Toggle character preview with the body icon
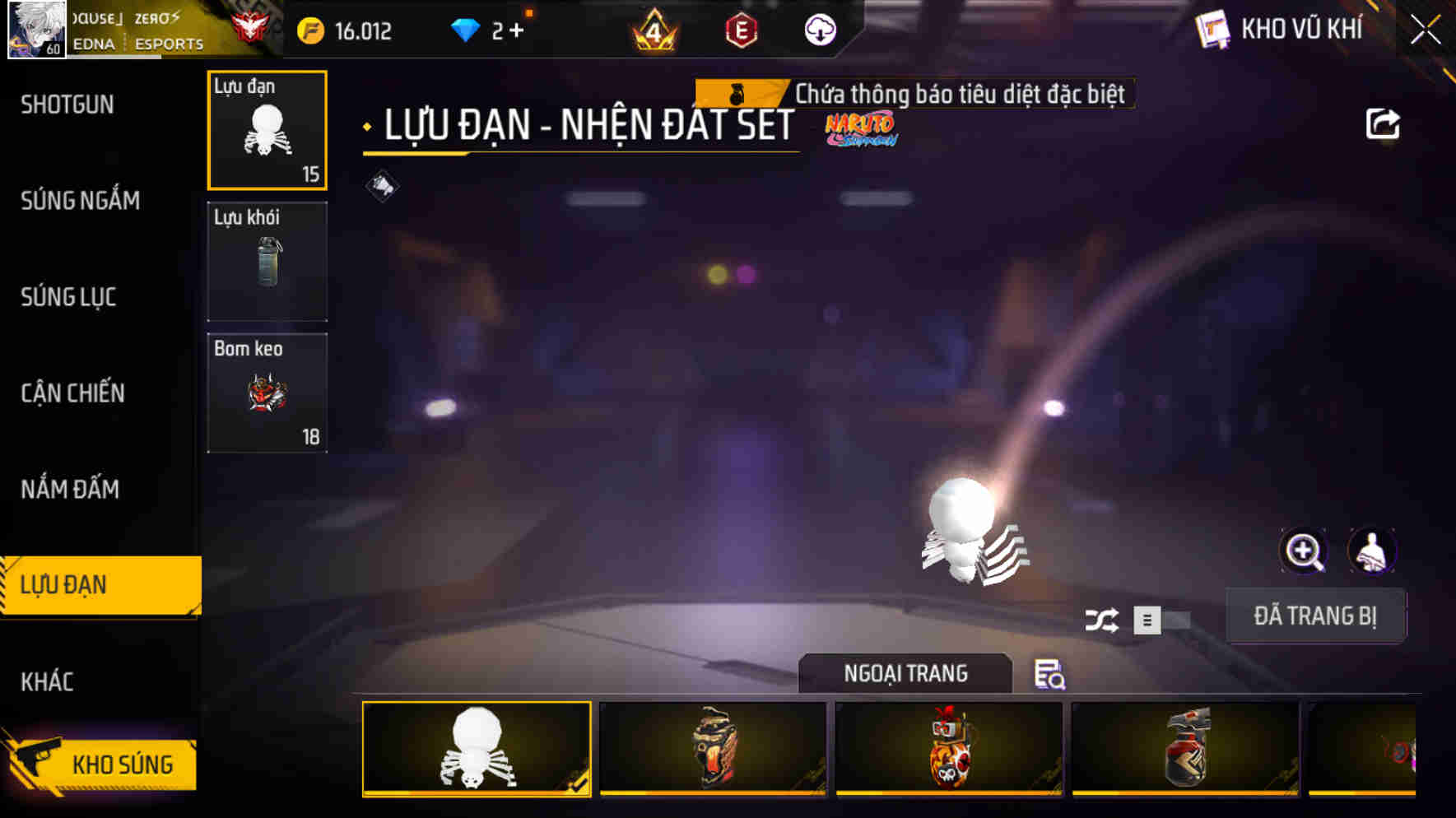The width and height of the screenshot is (1456, 818). (x=1369, y=551)
